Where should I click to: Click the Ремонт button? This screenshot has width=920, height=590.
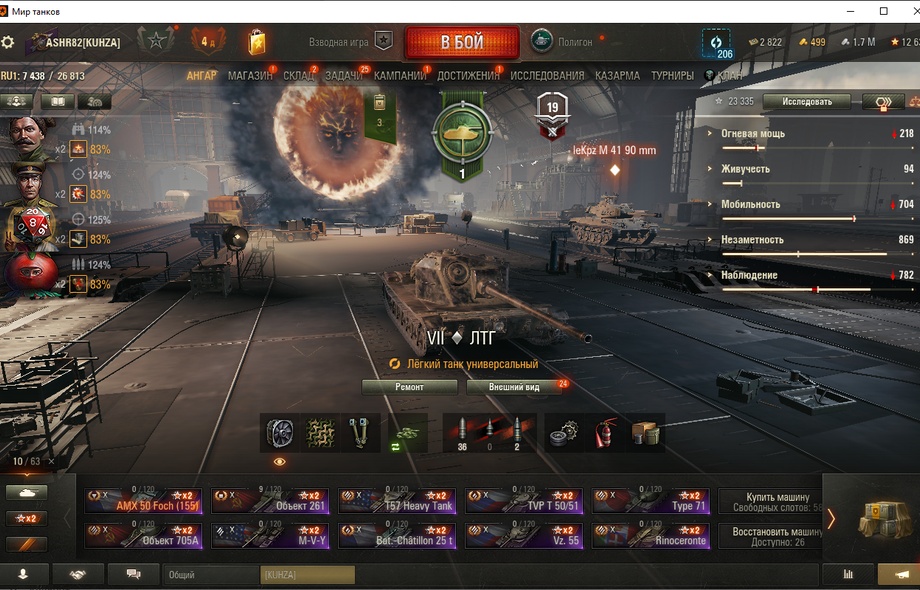[x=409, y=387]
